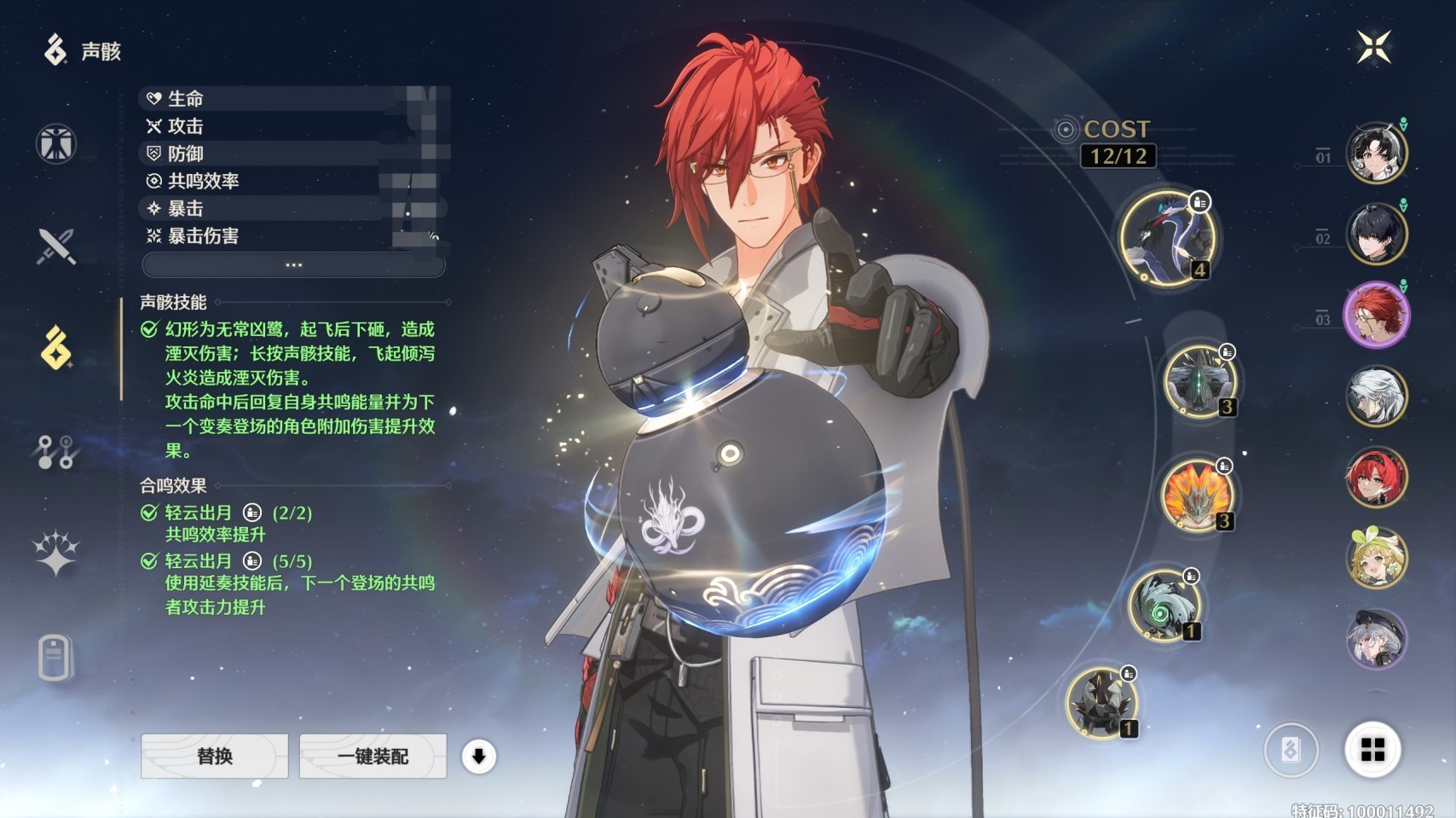Click the 替换 replace button

(214, 756)
